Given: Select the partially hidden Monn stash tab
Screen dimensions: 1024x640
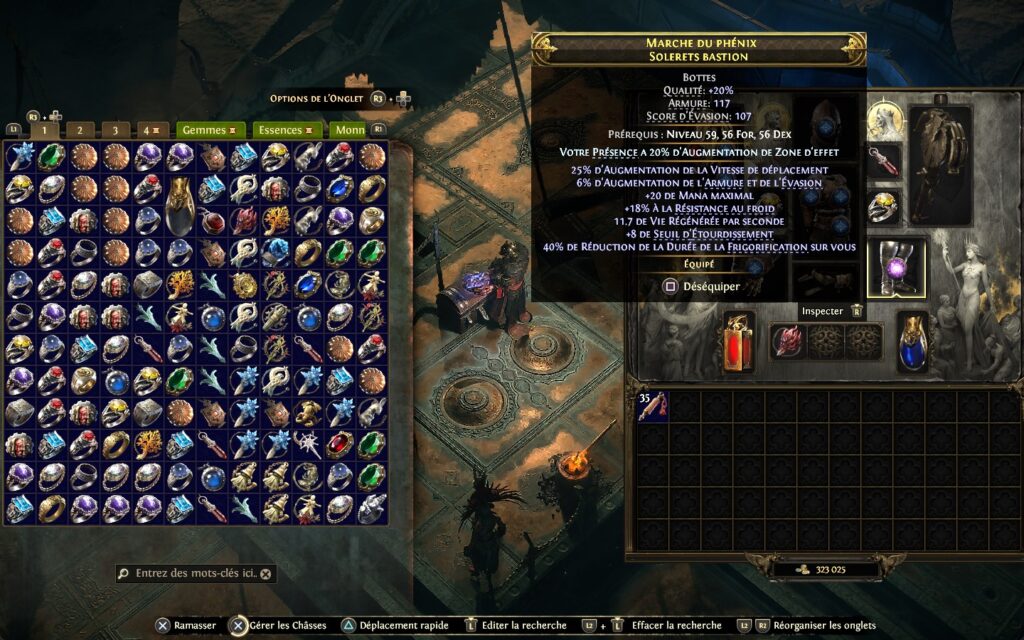Looking at the screenshot, I should (x=350, y=130).
